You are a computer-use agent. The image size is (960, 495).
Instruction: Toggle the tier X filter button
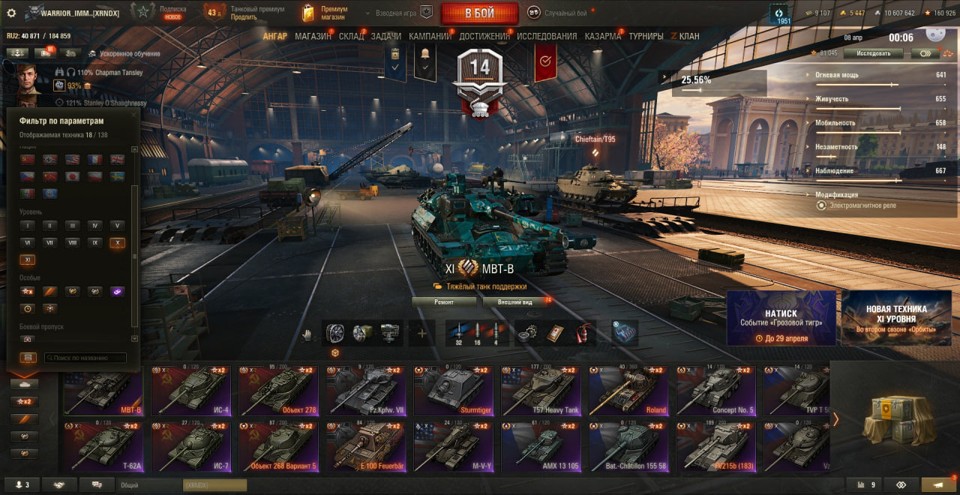pos(117,242)
